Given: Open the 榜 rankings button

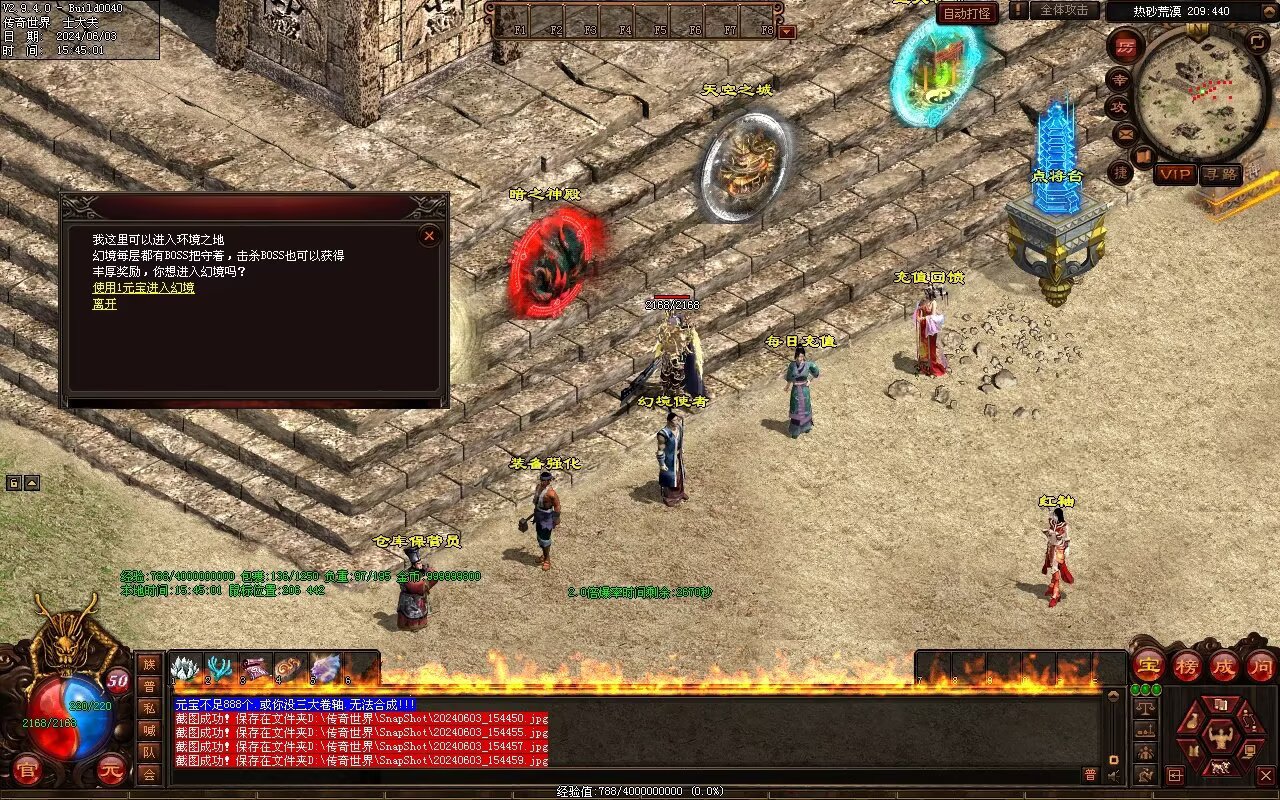Looking at the screenshot, I should 1187,665.
